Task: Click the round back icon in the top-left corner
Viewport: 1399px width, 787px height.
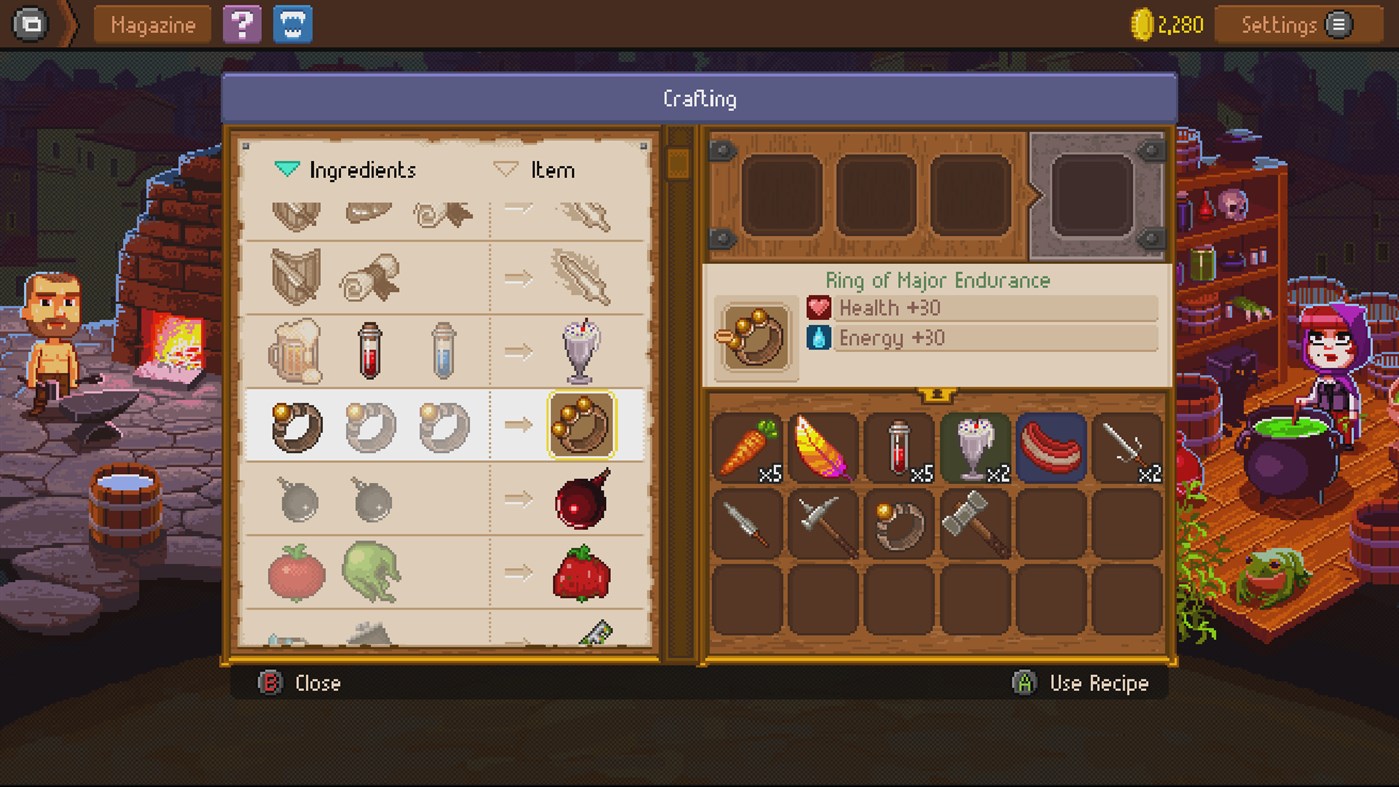Action: tap(30, 24)
